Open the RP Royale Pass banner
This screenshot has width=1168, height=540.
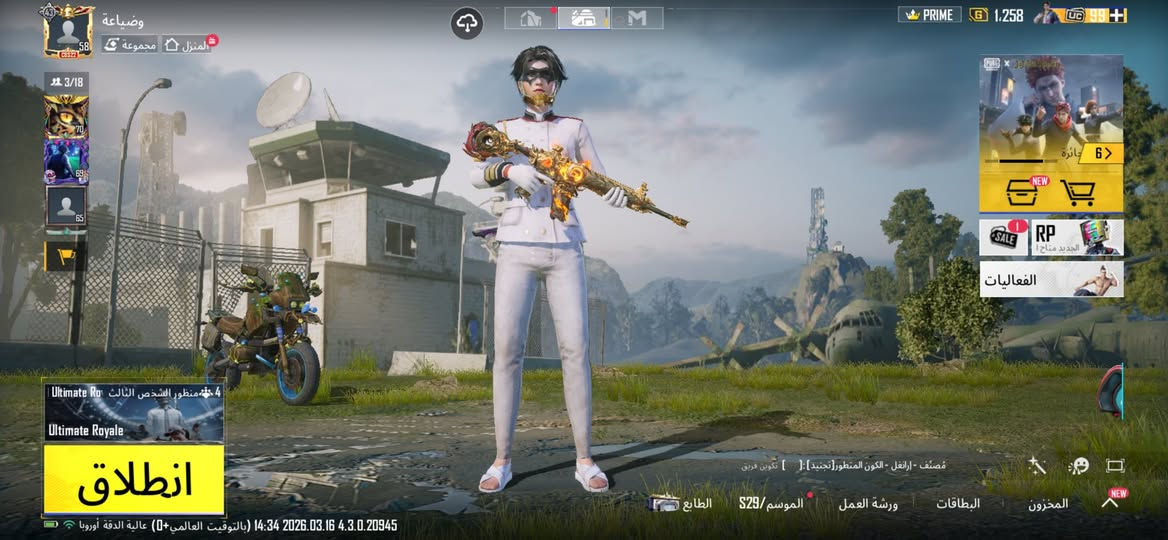(1076, 238)
